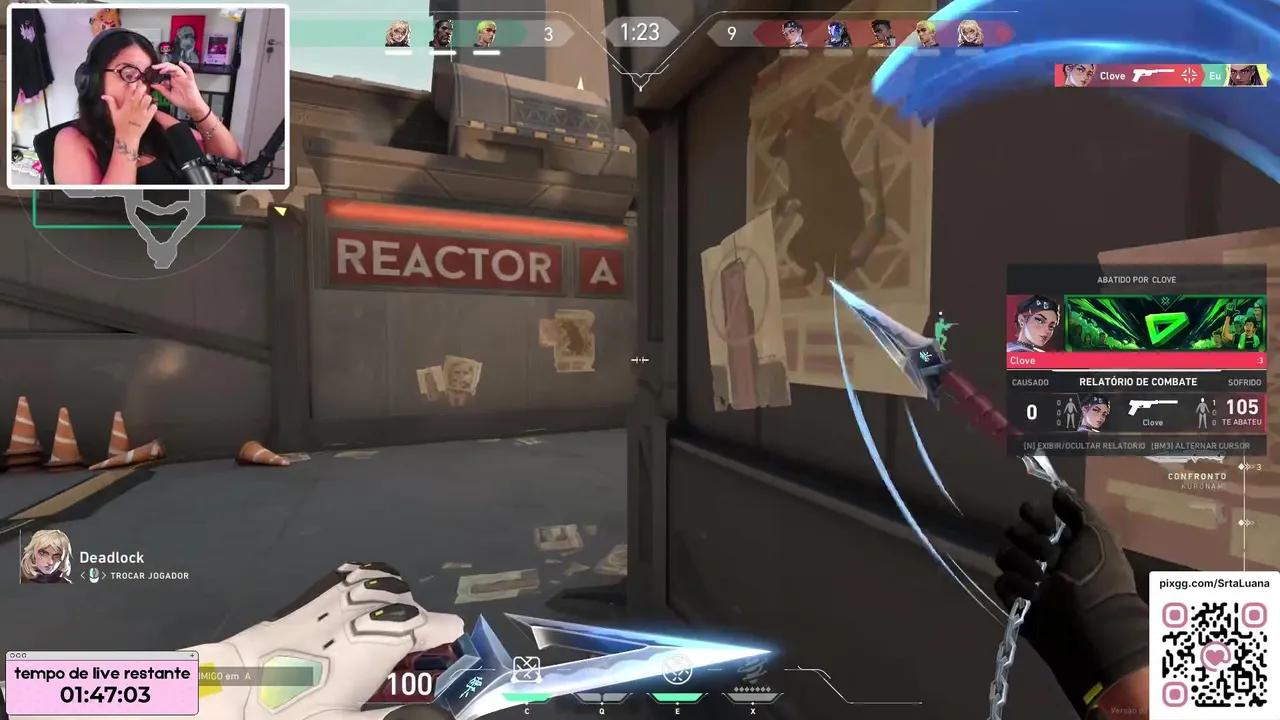
Task: Select the RELATÓRIO DE COMBATE header
Action: 1137,381
